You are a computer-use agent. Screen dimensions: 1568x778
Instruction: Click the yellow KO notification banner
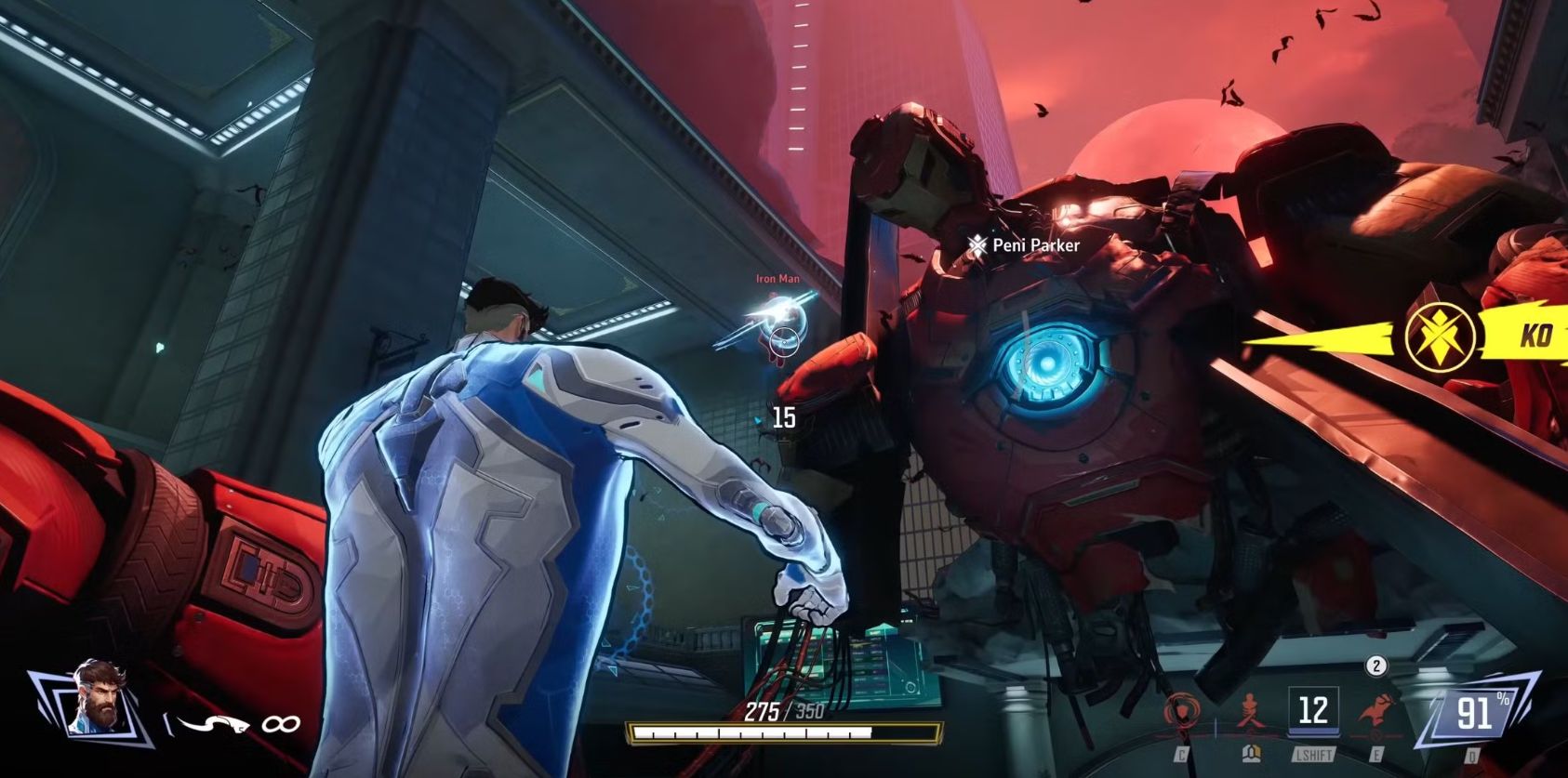click(x=1479, y=336)
